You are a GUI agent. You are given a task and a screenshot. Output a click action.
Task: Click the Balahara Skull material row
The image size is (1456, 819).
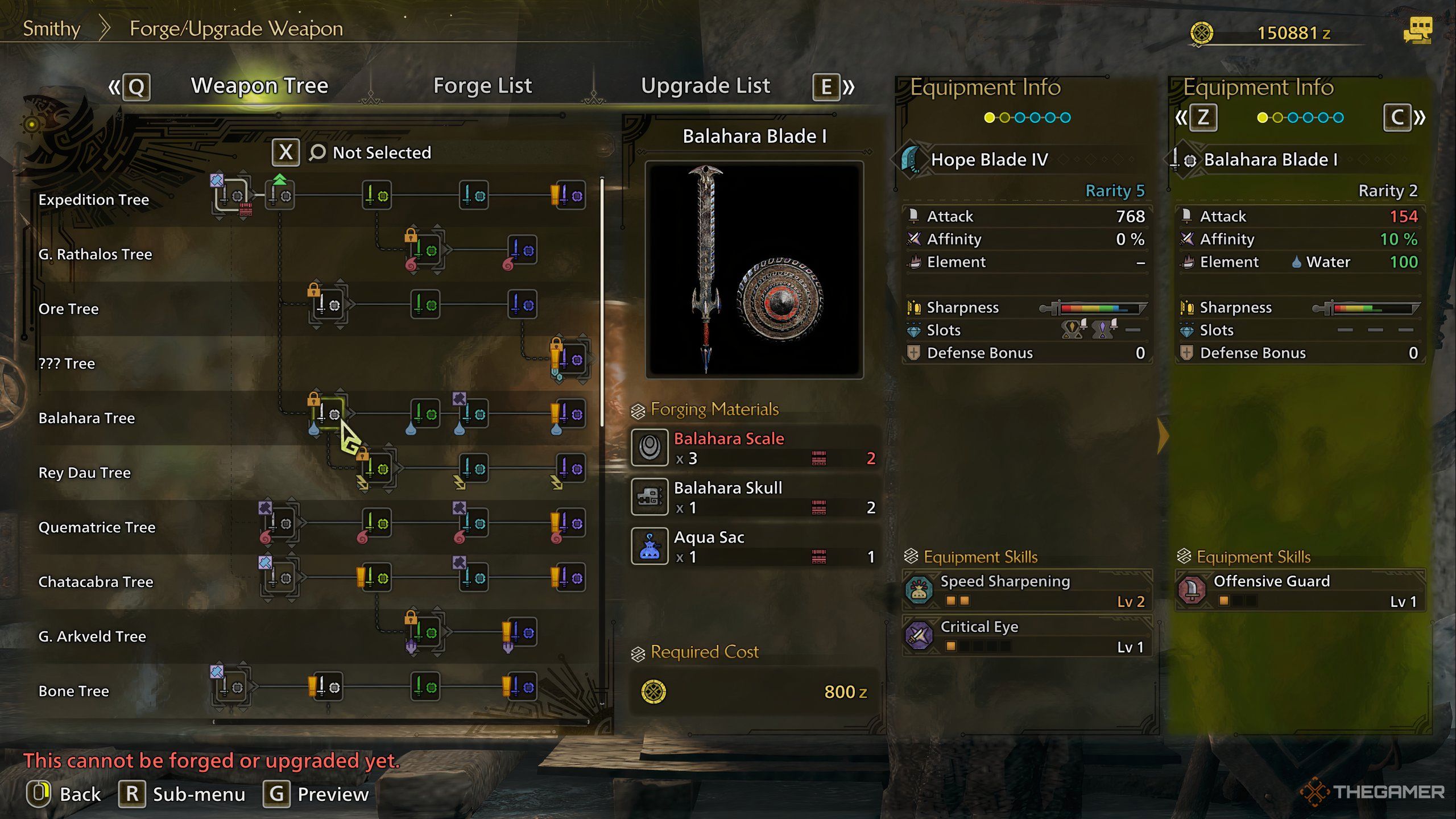coord(754,497)
